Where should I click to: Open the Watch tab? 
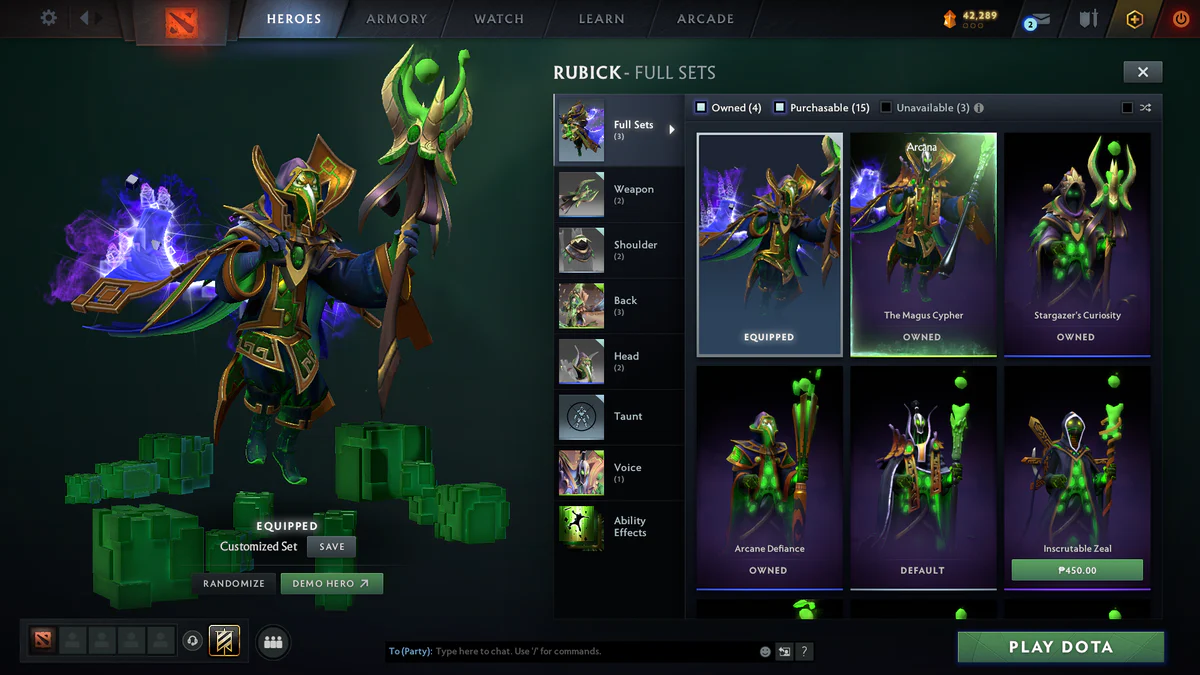(499, 19)
